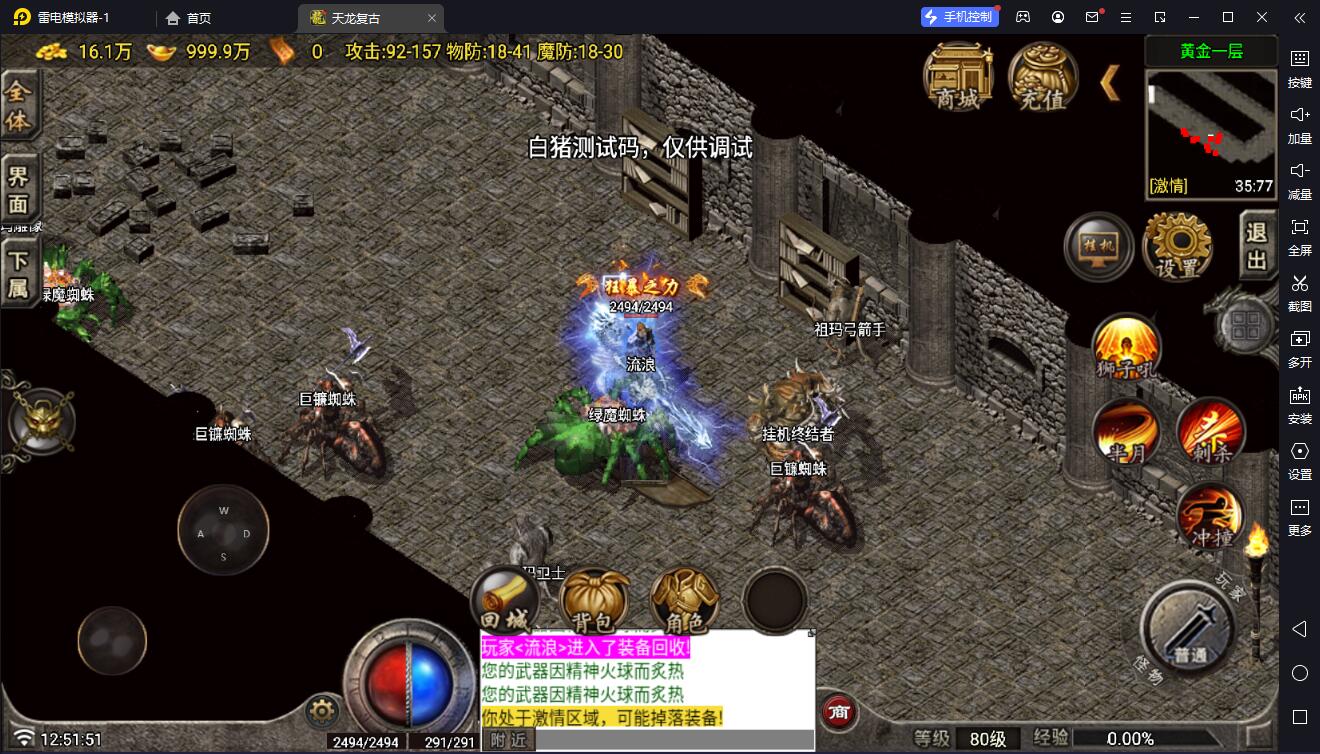The height and width of the screenshot is (754, 1320).
Task: Switch to the 界面 tab
Action: [x=18, y=190]
